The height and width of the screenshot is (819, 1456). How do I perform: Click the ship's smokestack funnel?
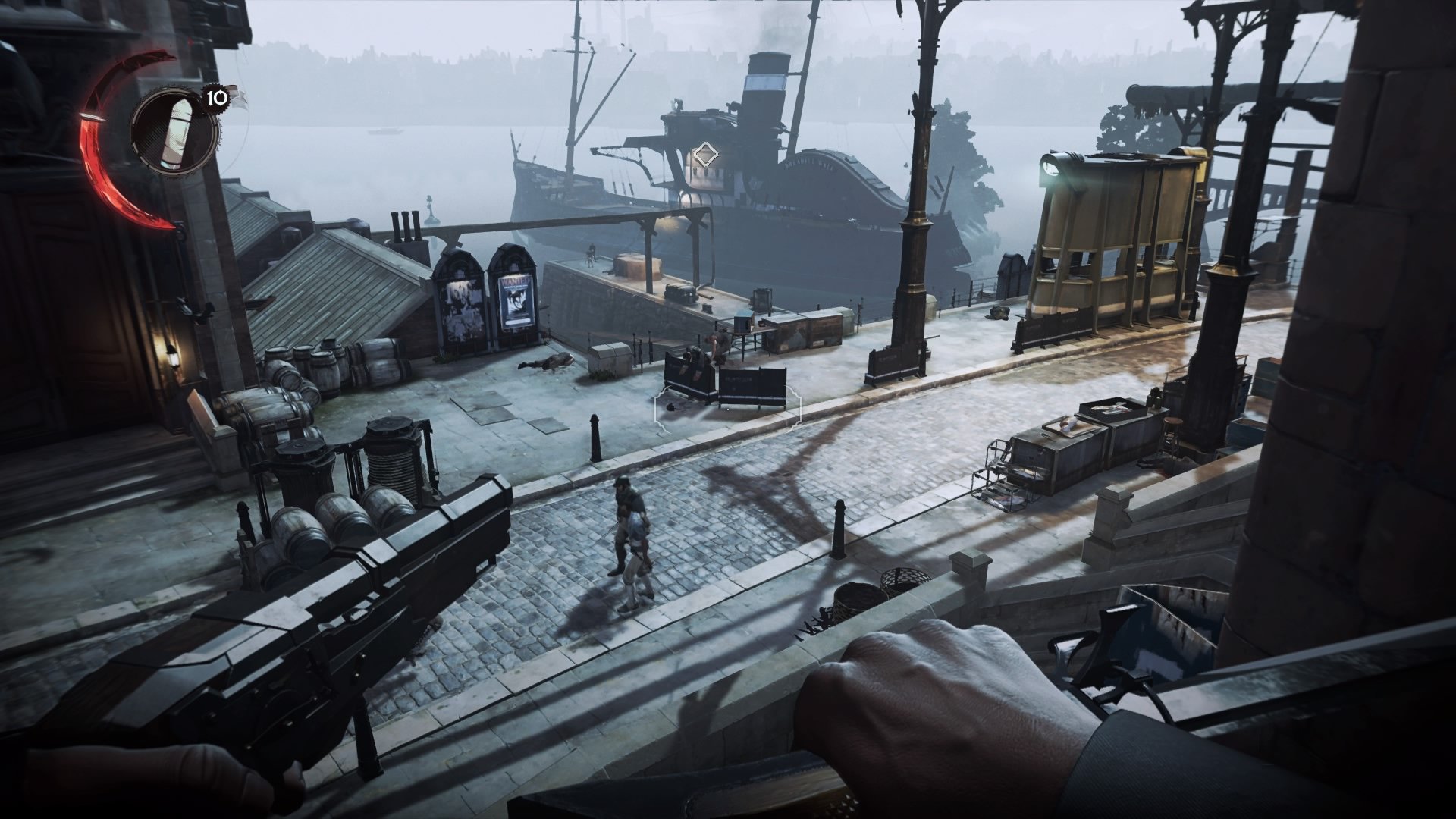click(x=767, y=83)
